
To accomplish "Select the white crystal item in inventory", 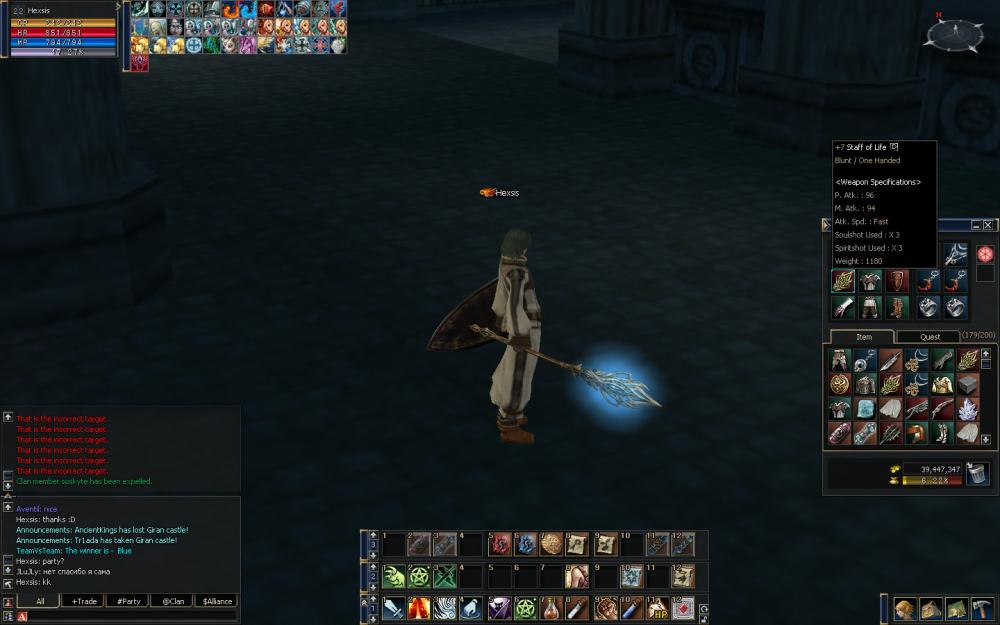I will [x=968, y=409].
